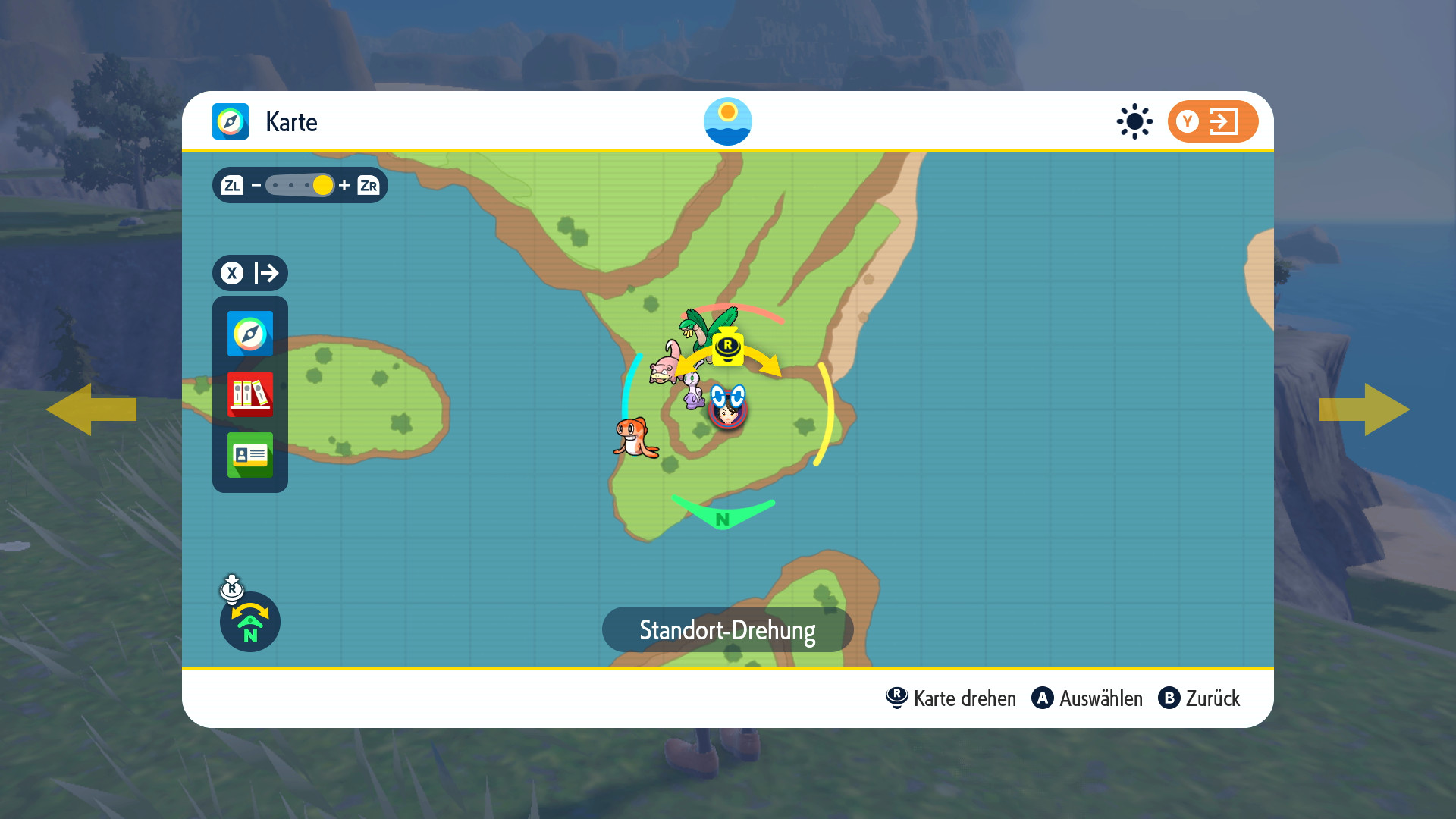Image resolution: width=1456 pixels, height=819 pixels.
Task: Select the player location marker
Action: [x=728, y=411]
